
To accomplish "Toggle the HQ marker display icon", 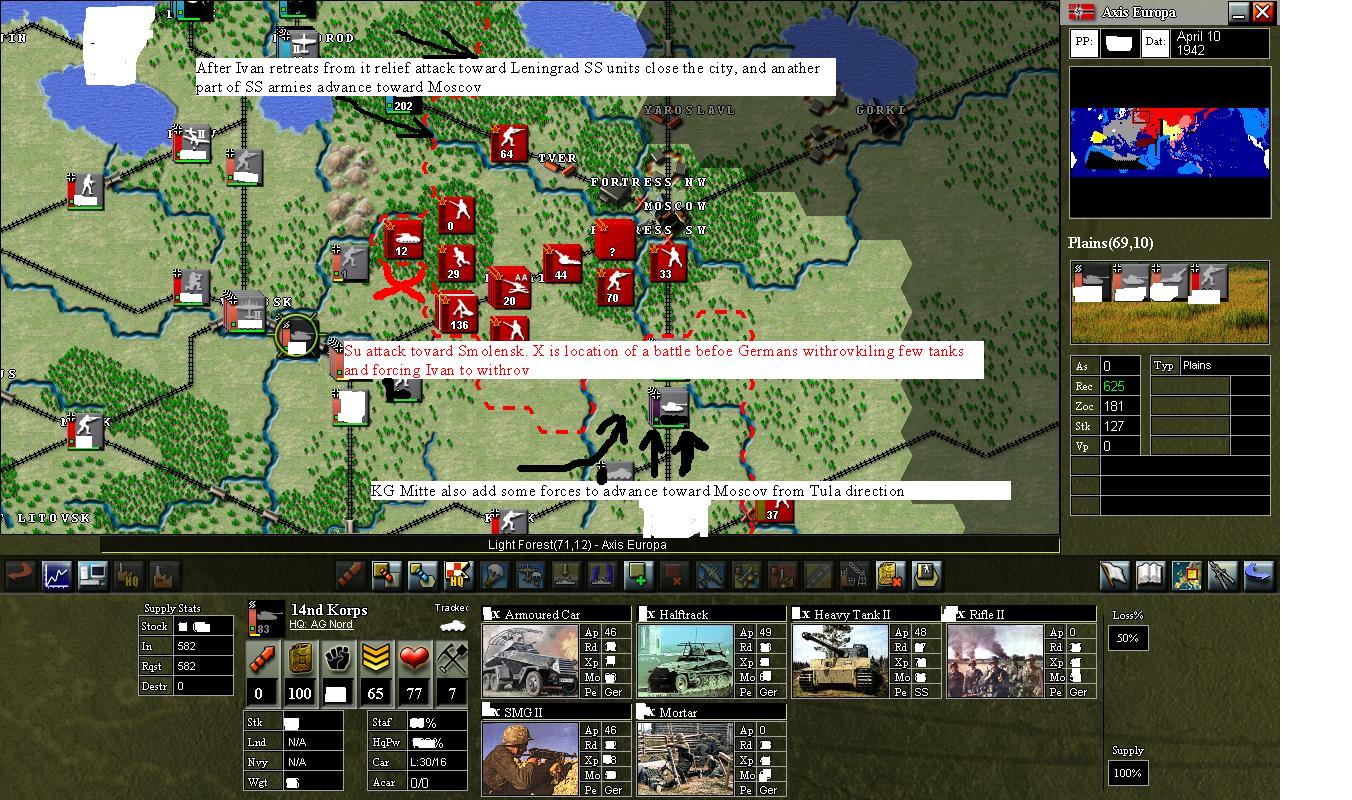I will coord(457,575).
